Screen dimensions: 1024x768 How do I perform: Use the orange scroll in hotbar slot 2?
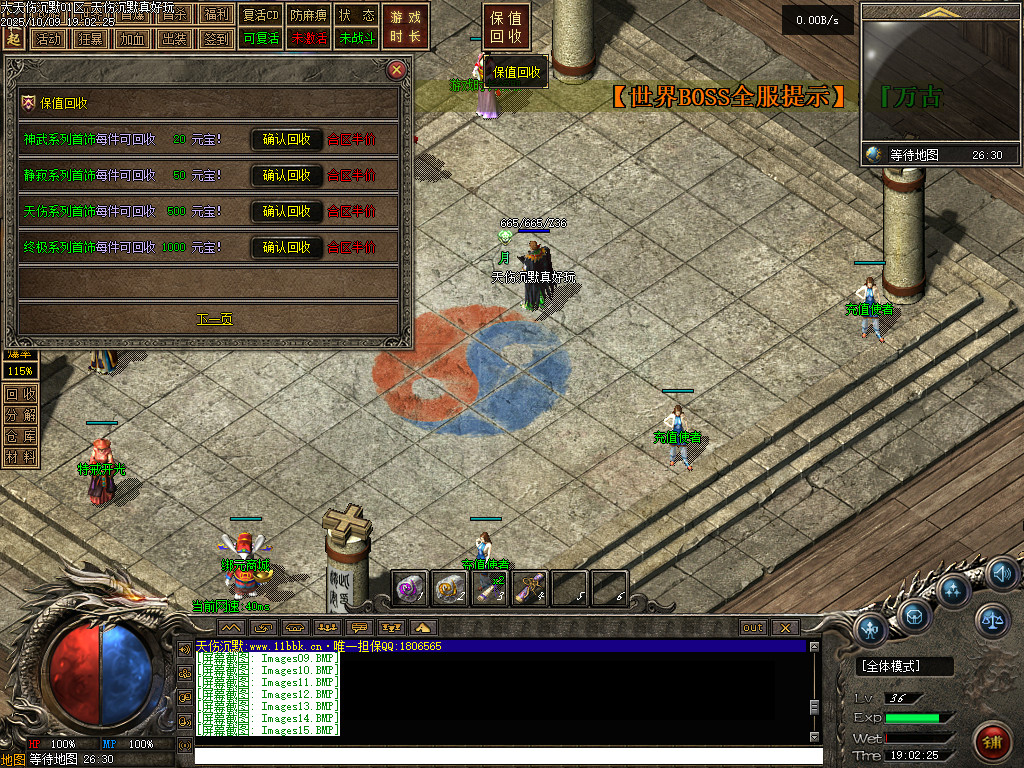pos(450,588)
